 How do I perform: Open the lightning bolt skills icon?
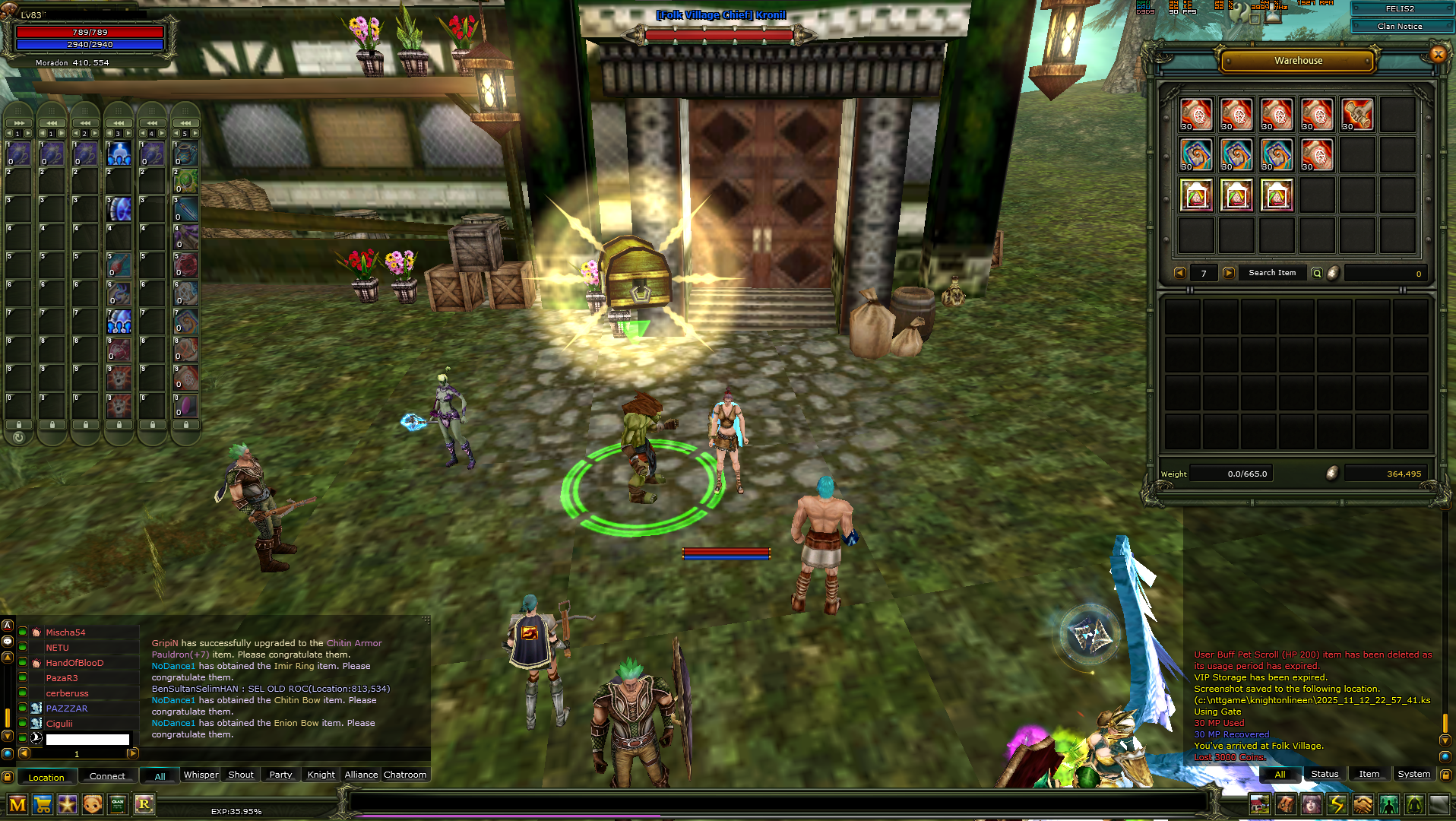coord(1337,804)
